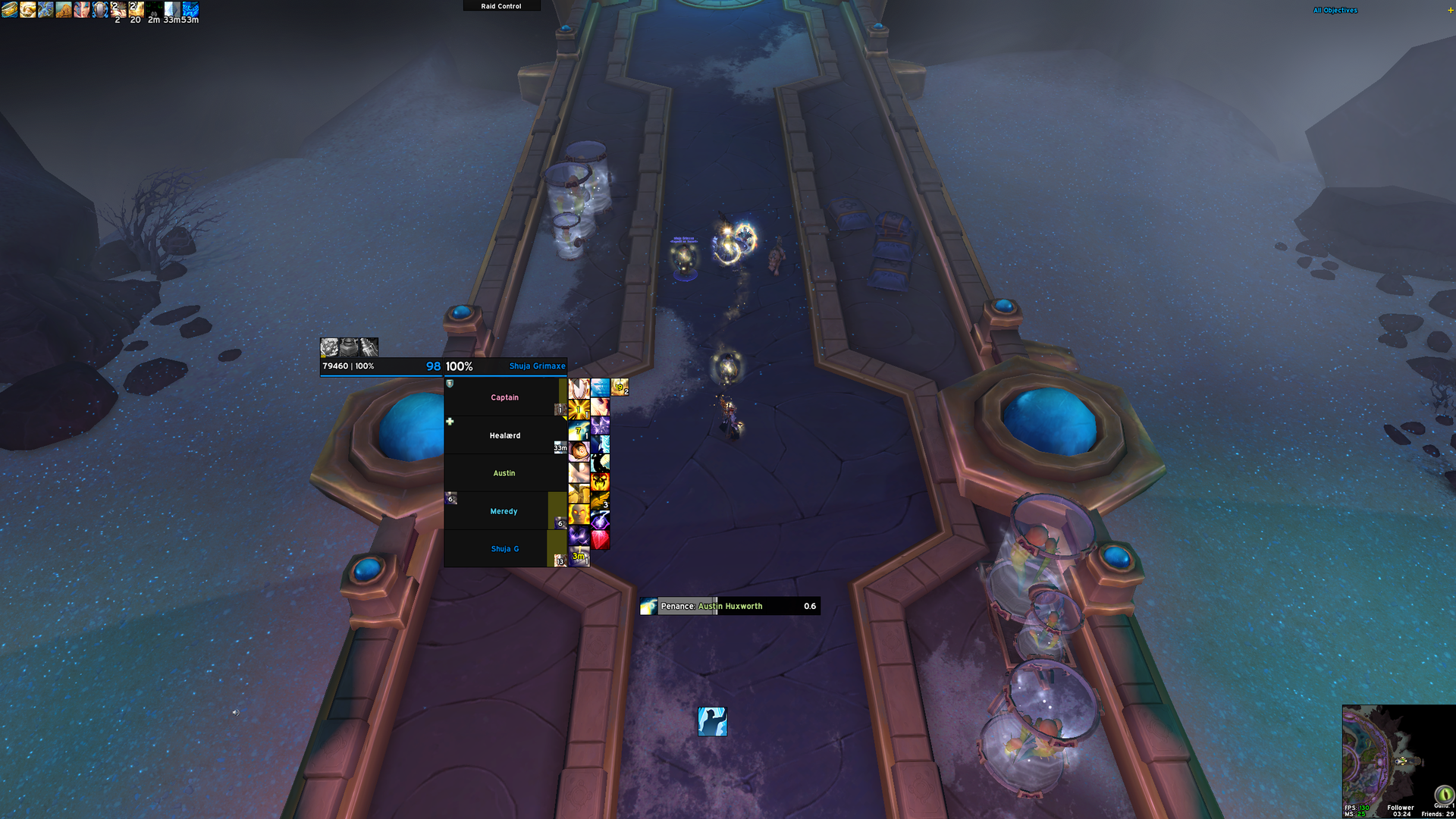Select Captain in the party frames
This screenshot has height=819, width=1456.
pyautogui.click(x=504, y=397)
